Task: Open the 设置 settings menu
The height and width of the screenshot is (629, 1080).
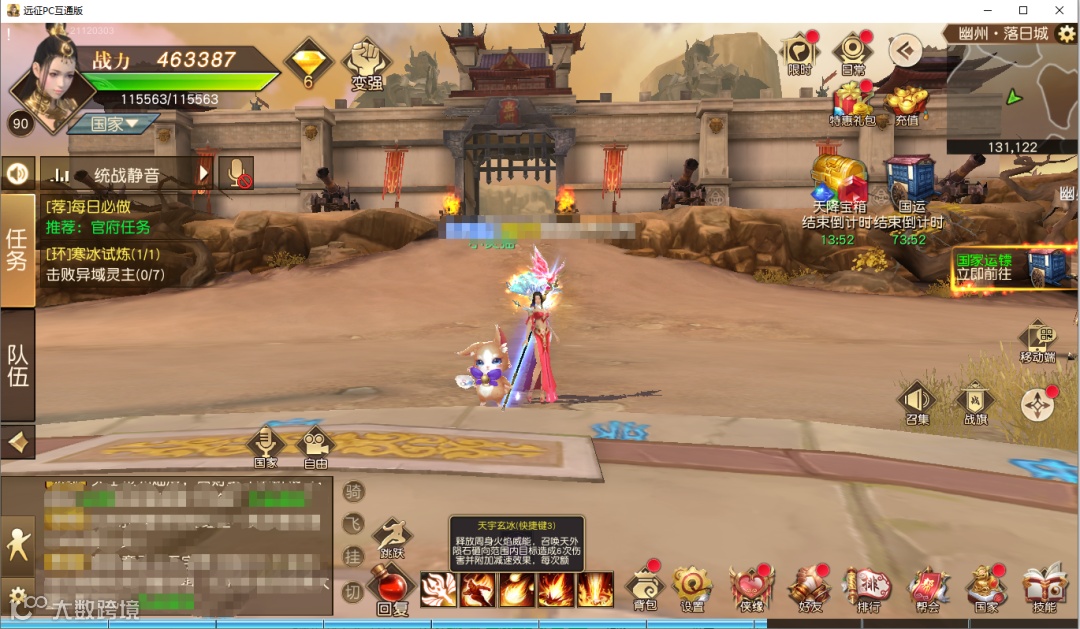Action: 691,586
